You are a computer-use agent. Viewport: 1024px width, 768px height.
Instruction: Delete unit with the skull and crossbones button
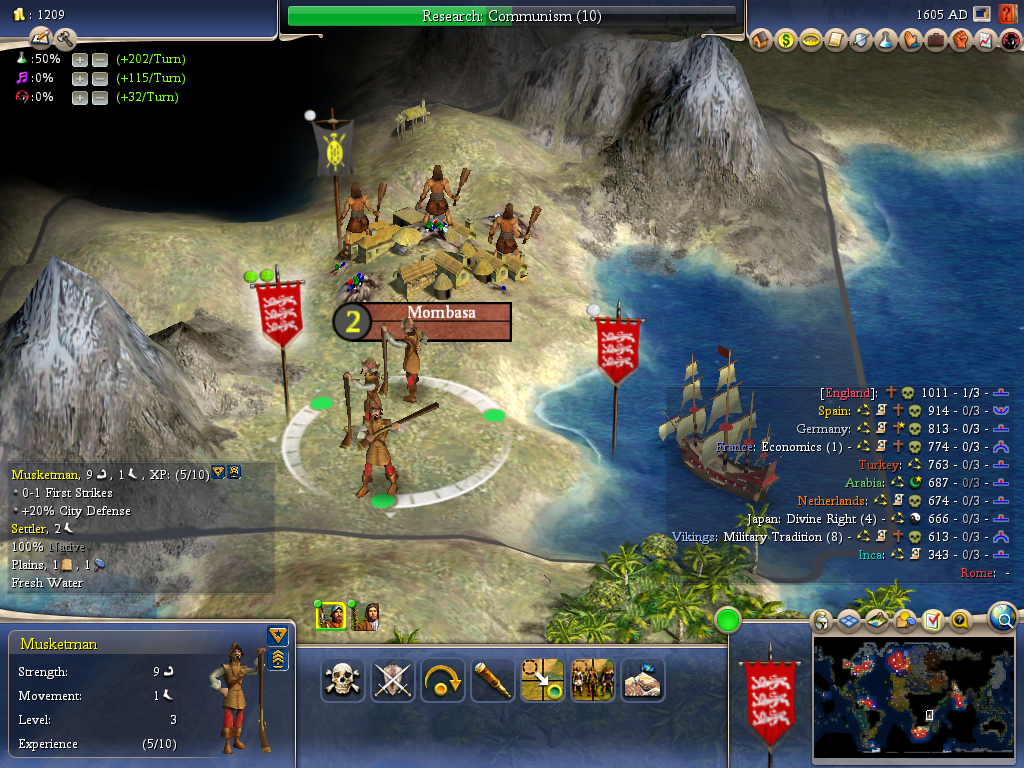pyautogui.click(x=343, y=680)
